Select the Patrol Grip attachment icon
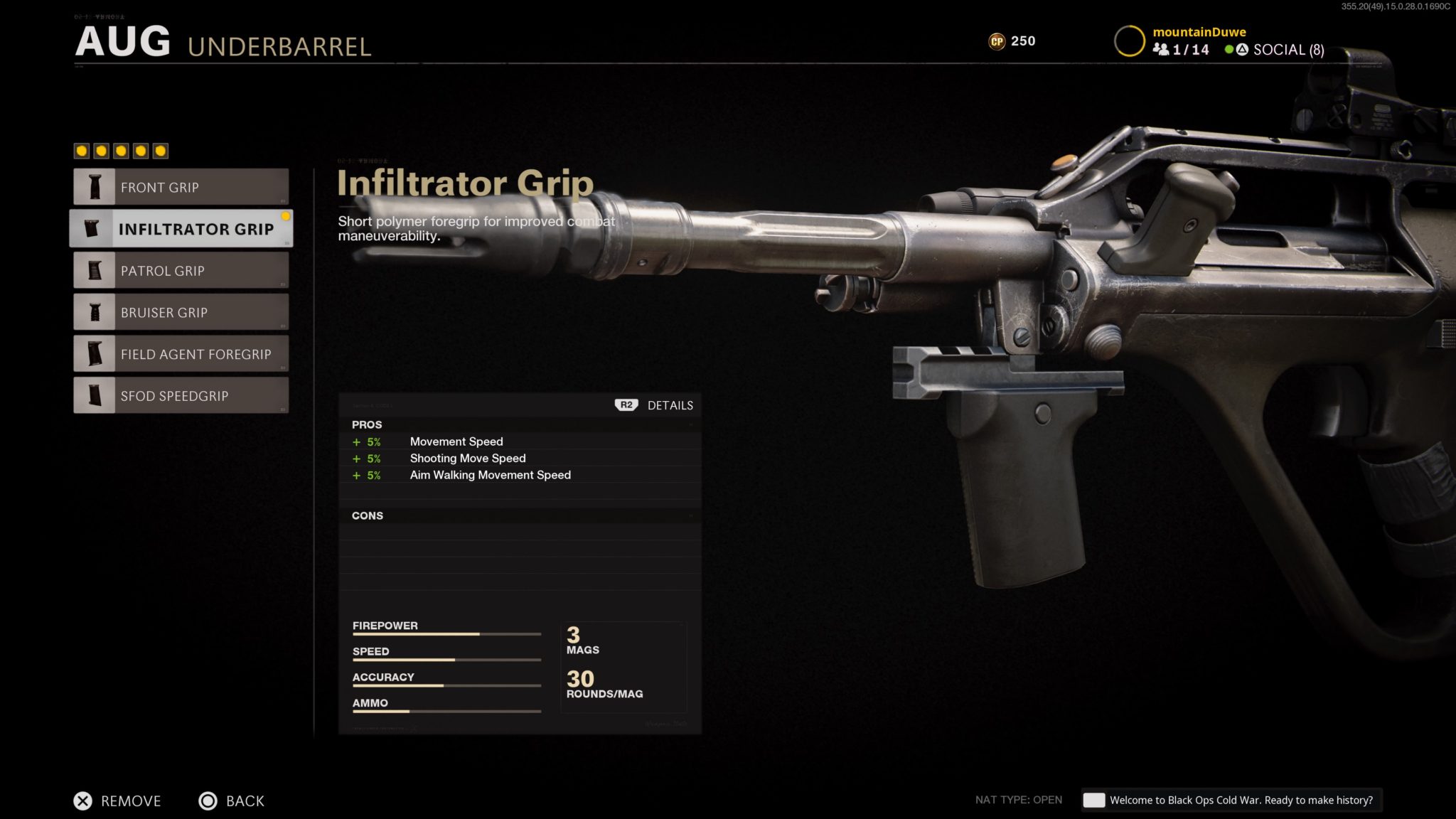The width and height of the screenshot is (1456, 819). point(95,270)
